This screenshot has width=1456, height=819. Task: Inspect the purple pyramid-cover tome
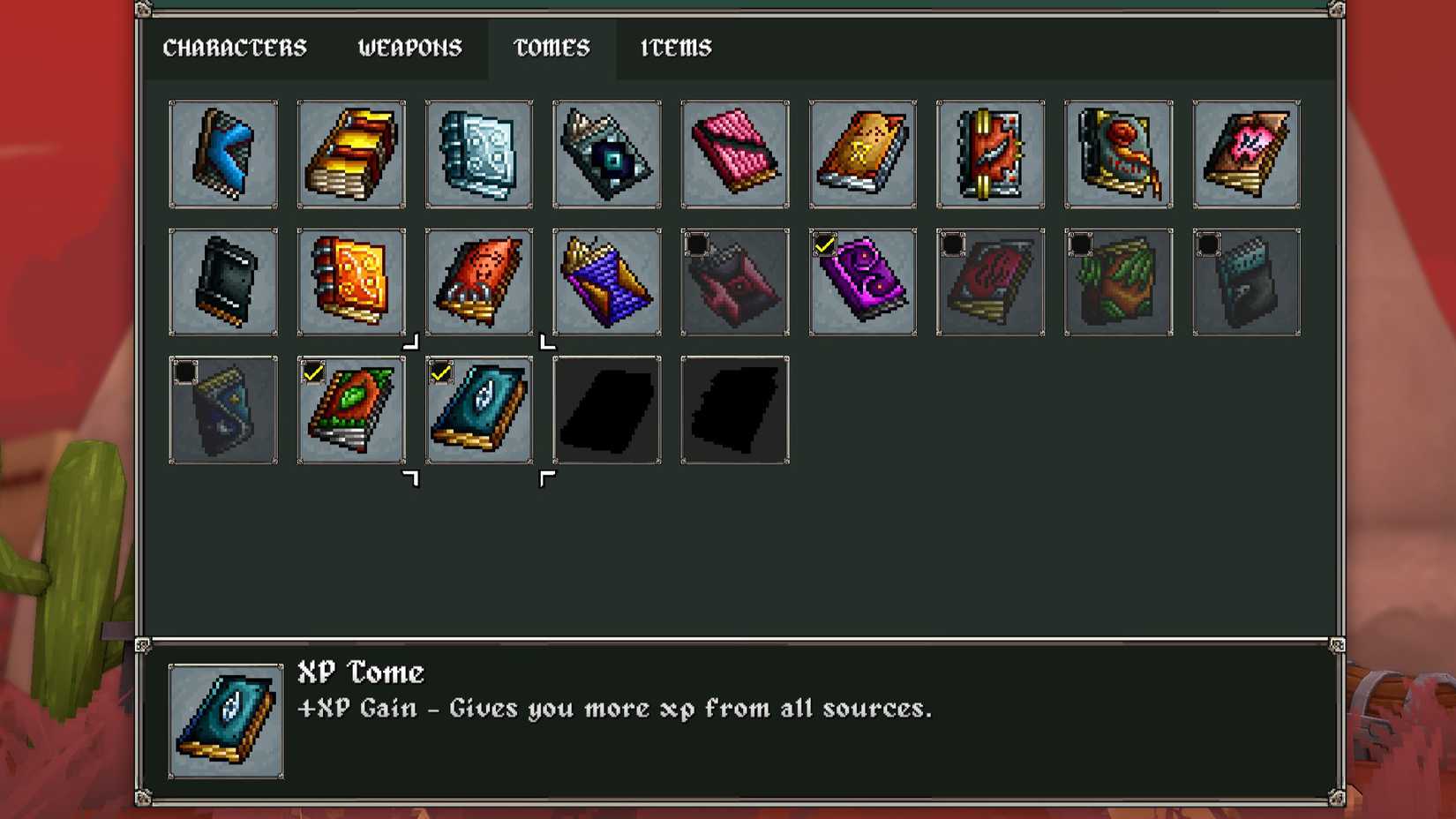pyautogui.click(x=606, y=282)
